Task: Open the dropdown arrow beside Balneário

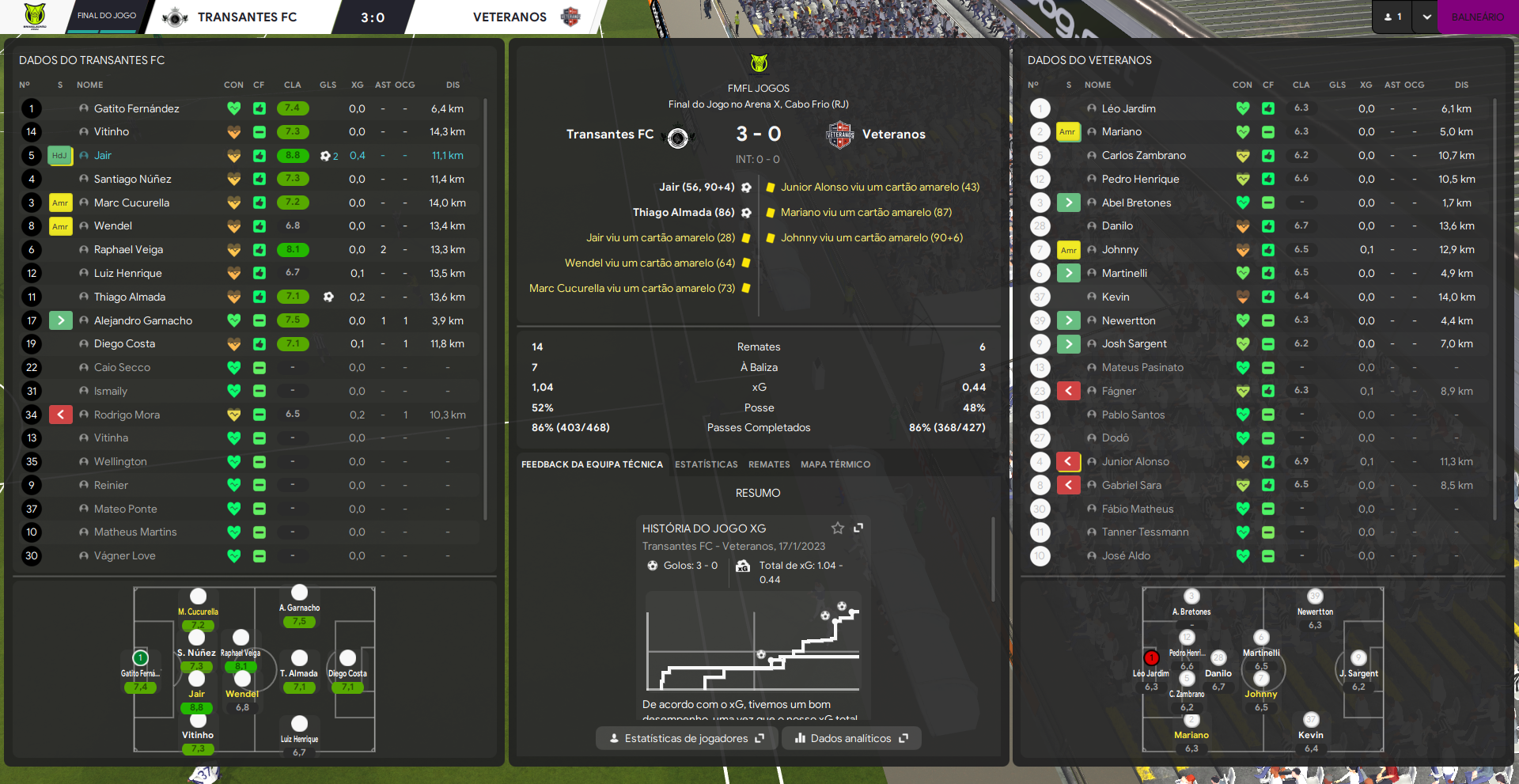Action: (x=1426, y=17)
